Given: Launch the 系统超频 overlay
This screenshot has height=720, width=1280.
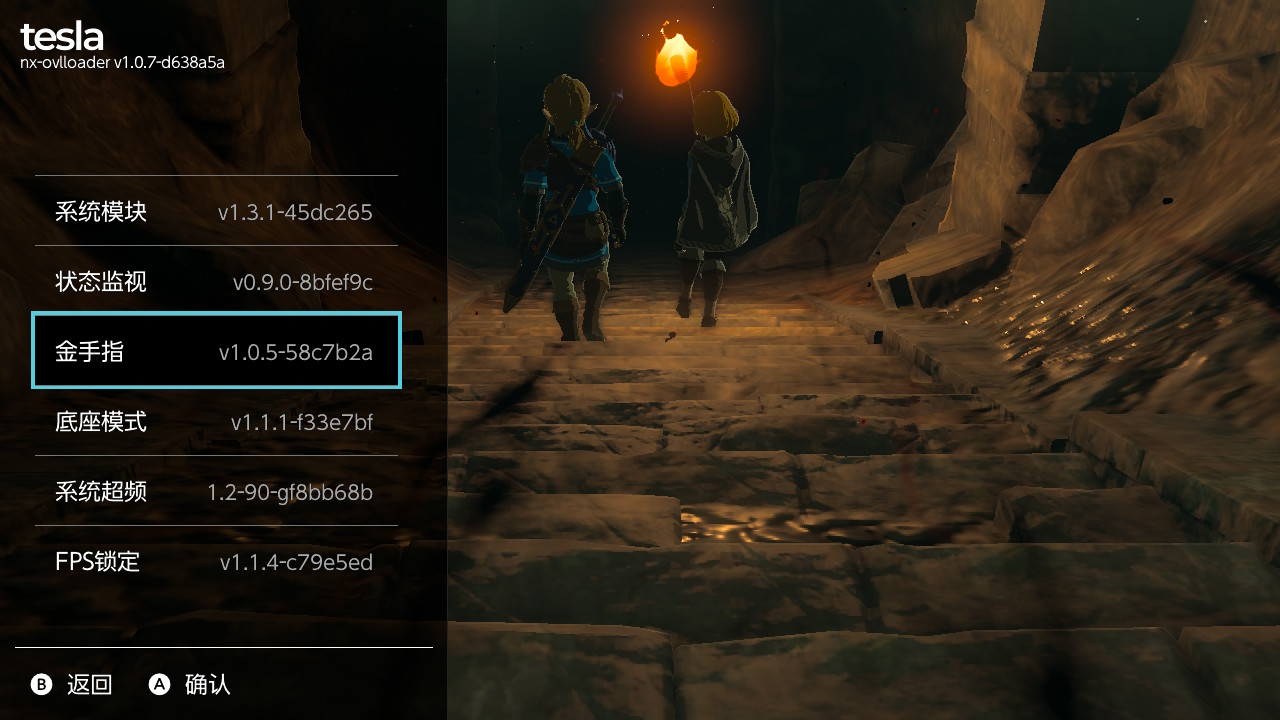Looking at the screenshot, I should [216, 491].
